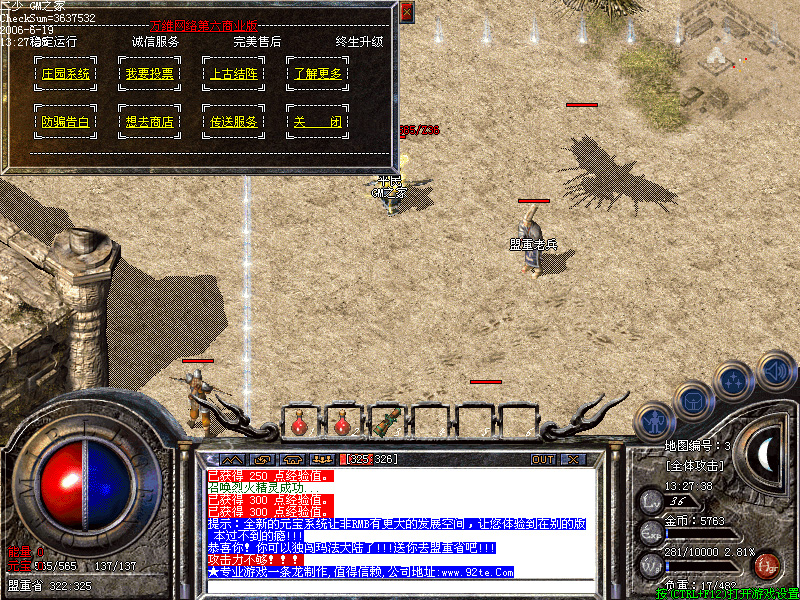This screenshot has width=800, height=600.
Task: Open the skills sparkle round button
Action: click(735, 379)
